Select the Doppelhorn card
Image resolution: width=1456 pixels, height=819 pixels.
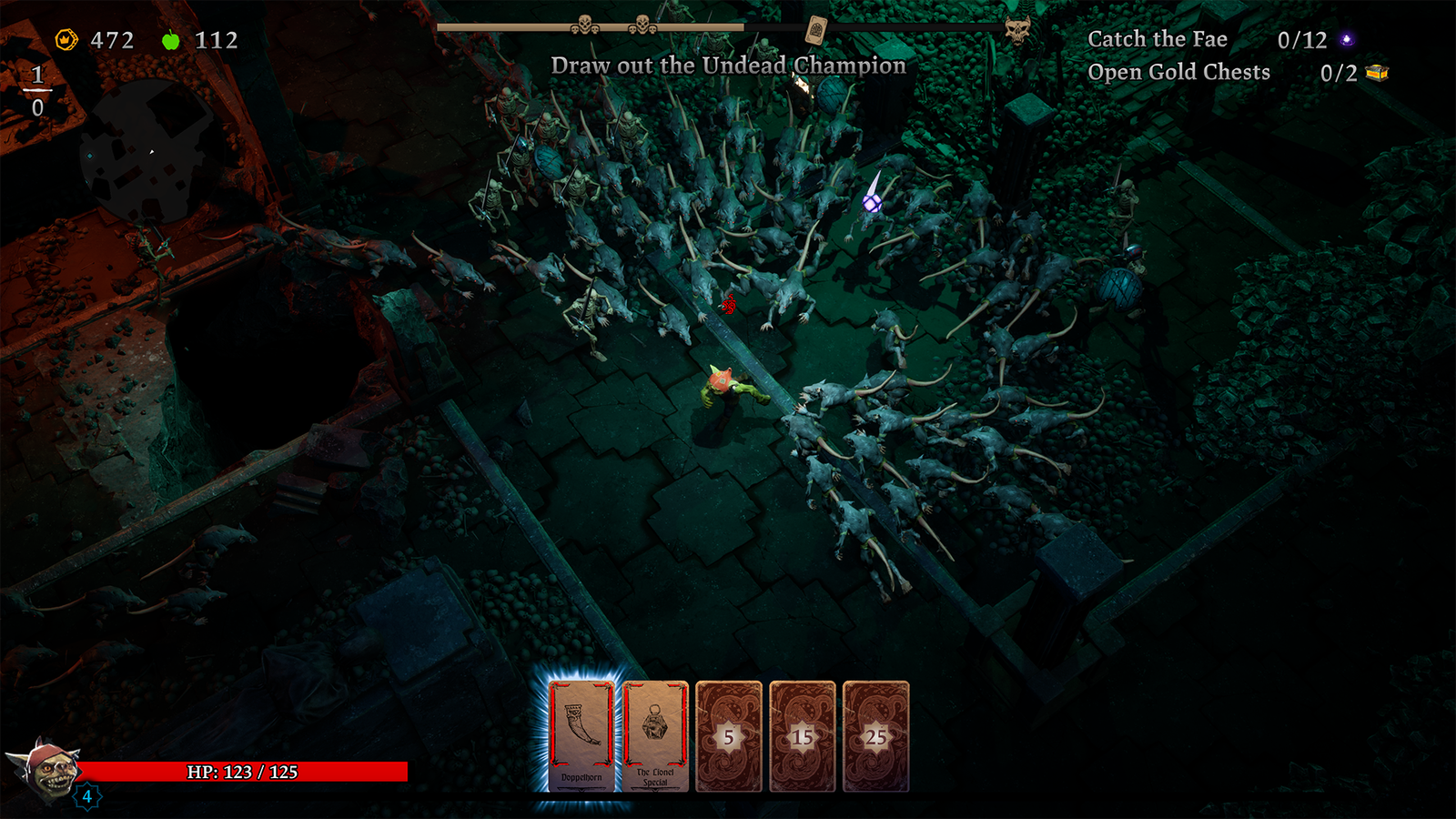pyautogui.click(x=581, y=735)
